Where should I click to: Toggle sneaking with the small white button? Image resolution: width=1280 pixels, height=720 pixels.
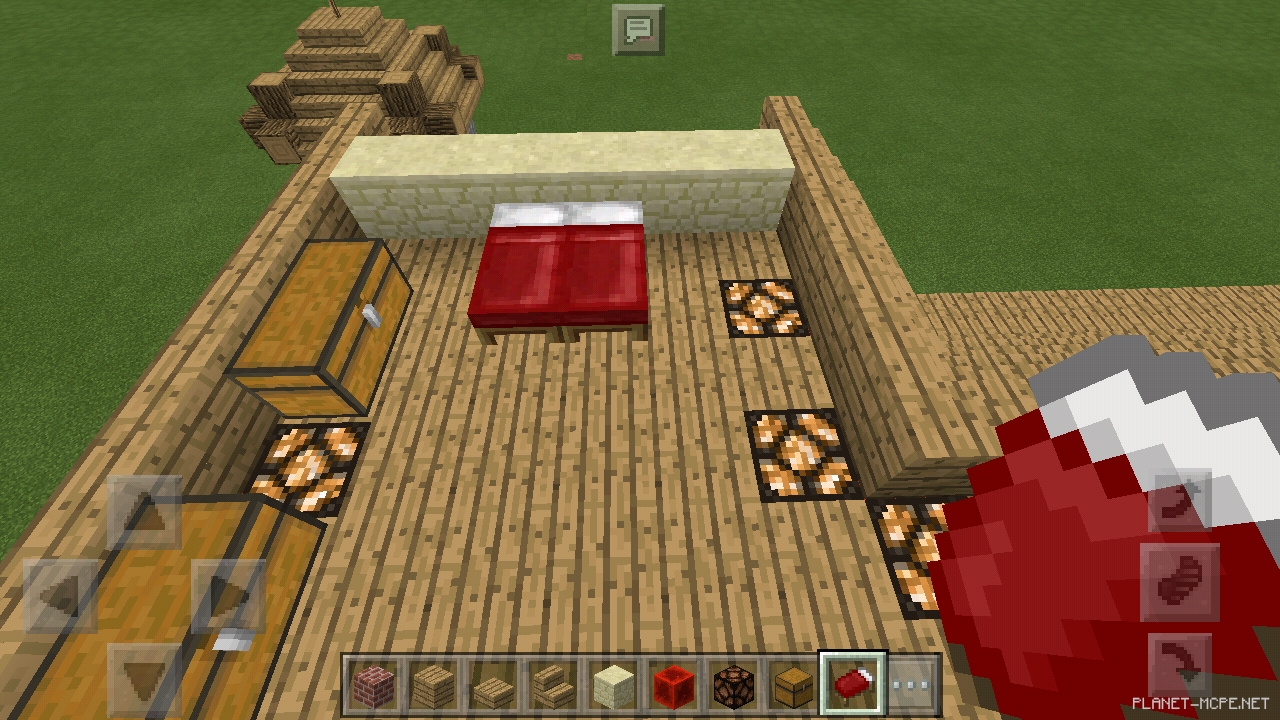coord(233,642)
